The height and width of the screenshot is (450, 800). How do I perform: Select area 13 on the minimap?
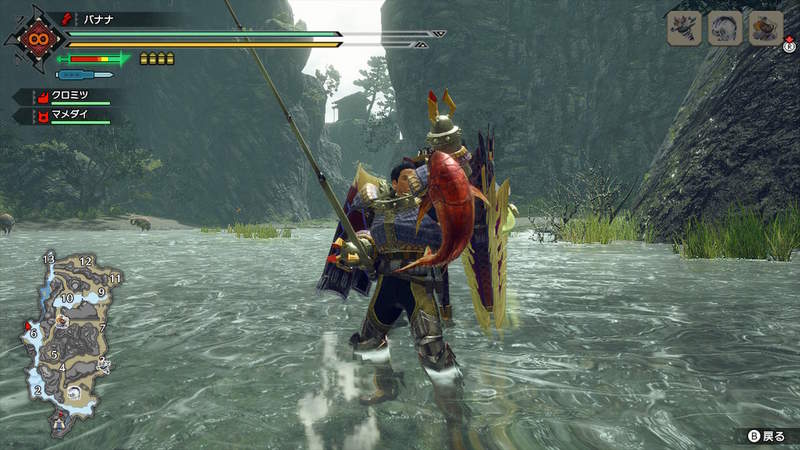click(48, 259)
